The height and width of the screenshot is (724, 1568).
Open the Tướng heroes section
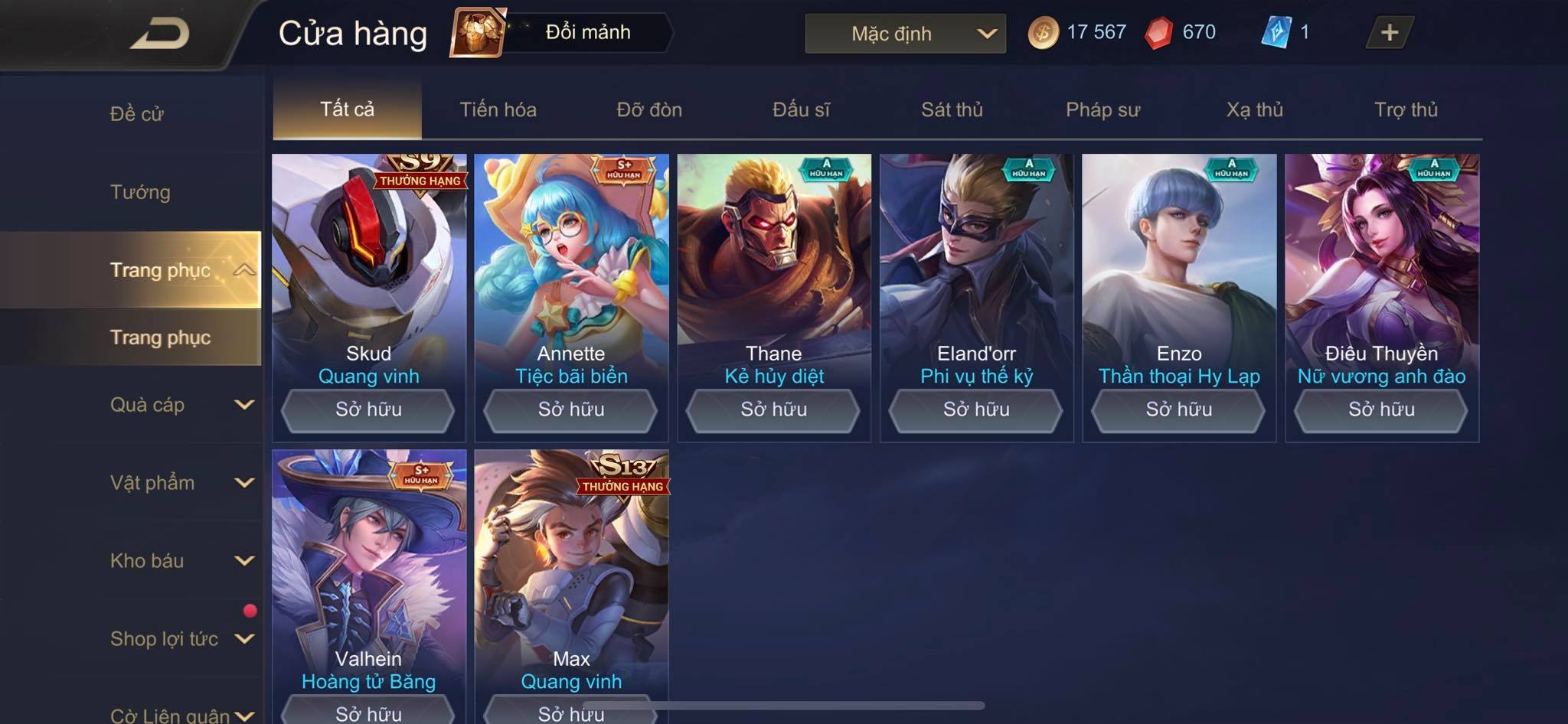[140, 192]
